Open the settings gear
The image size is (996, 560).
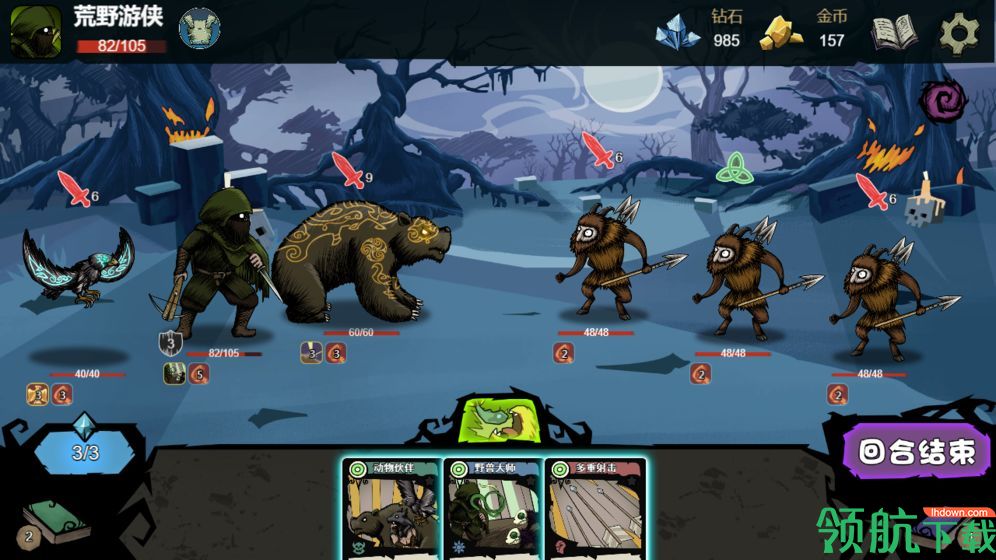(958, 33)
